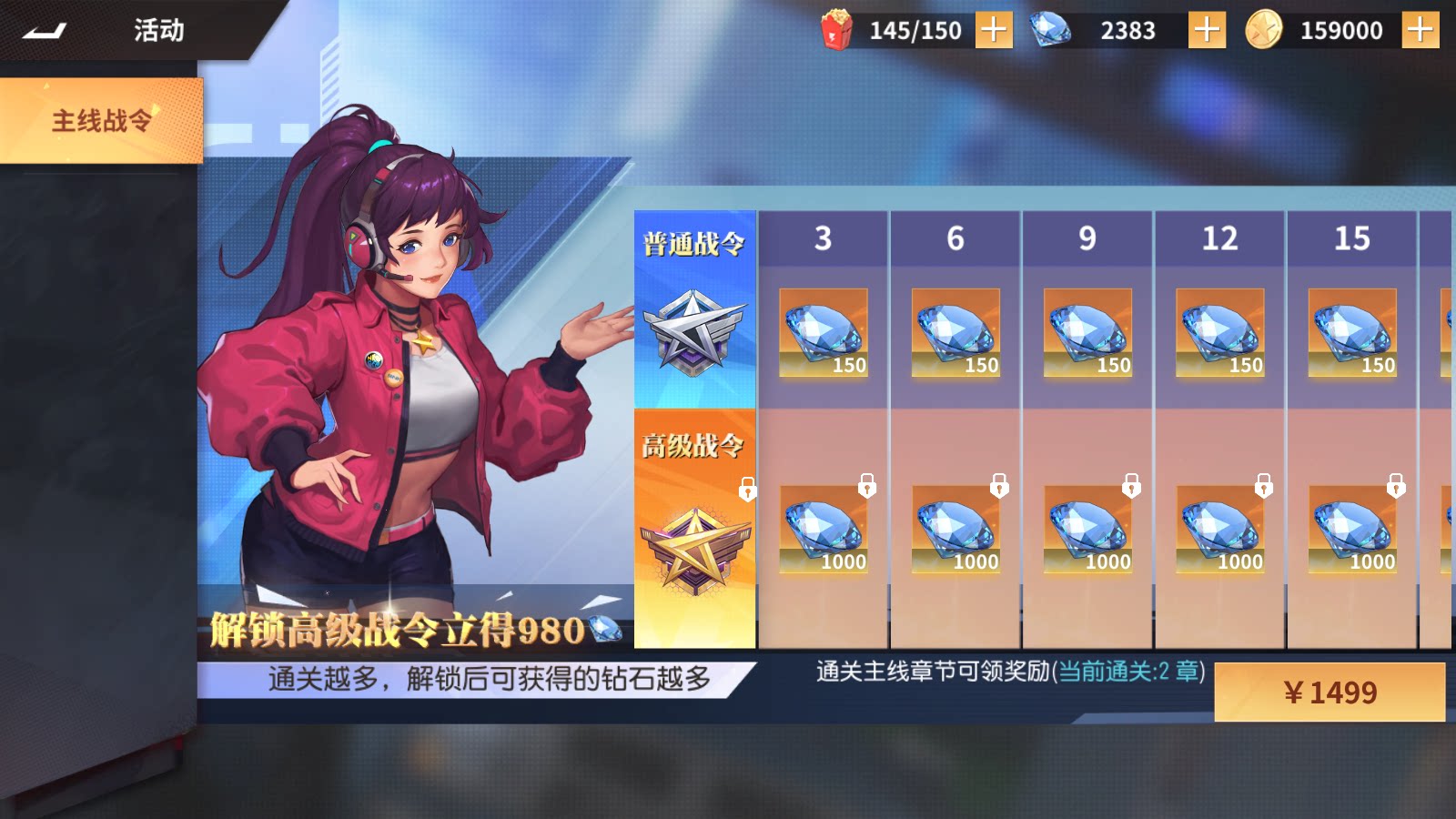Click the diamond currency icon showing 2383
The height and width of the screenshot is (819, 1456).
(x=1048, y=29)
